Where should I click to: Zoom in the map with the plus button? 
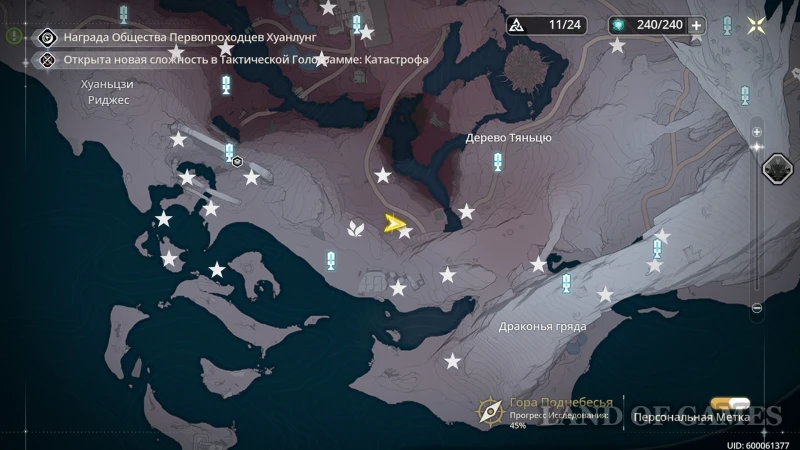coord(757,132)
